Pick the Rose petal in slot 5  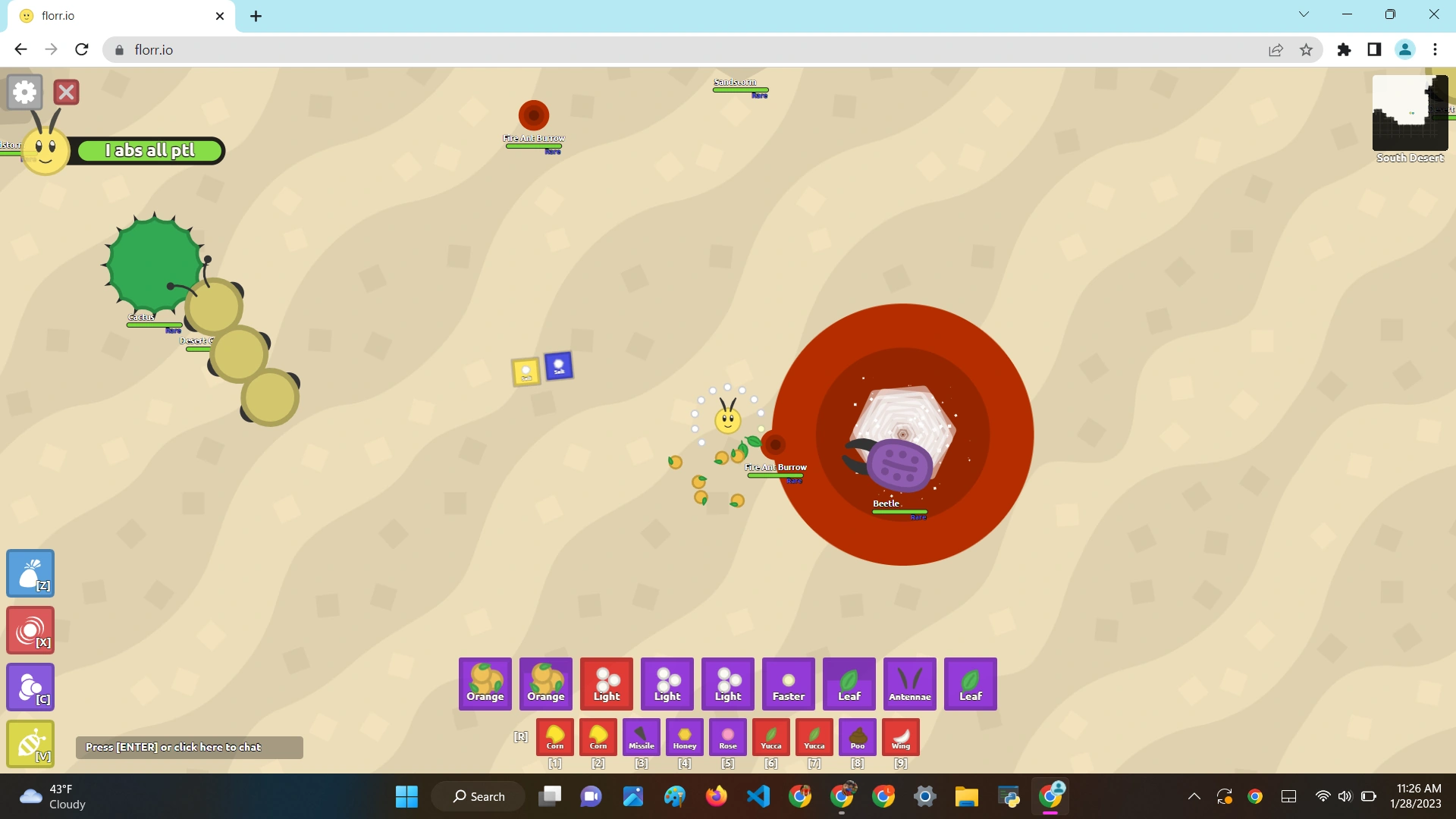727,736
